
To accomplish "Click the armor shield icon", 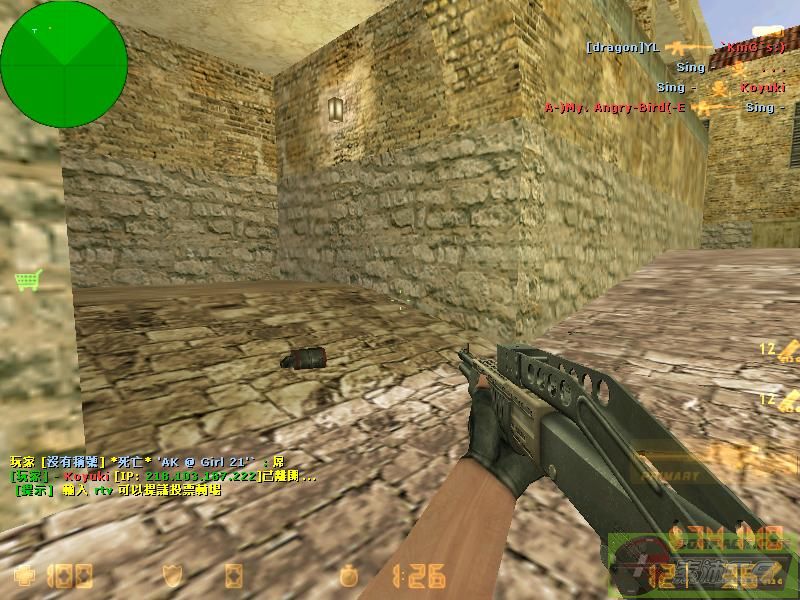I will point(172,576).
